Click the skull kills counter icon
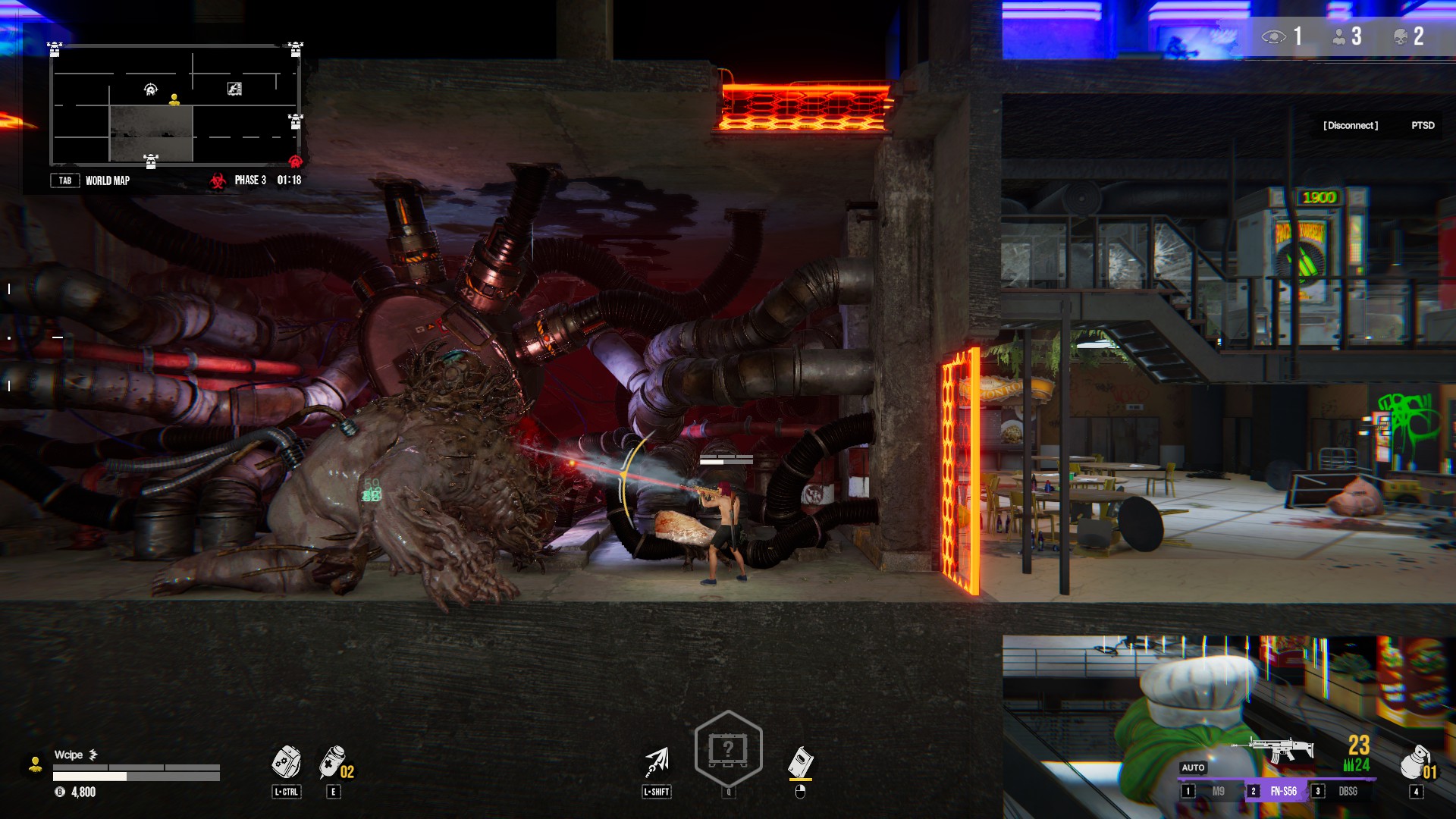Viewport: 1456px width, 819px height. point(1401,36)
